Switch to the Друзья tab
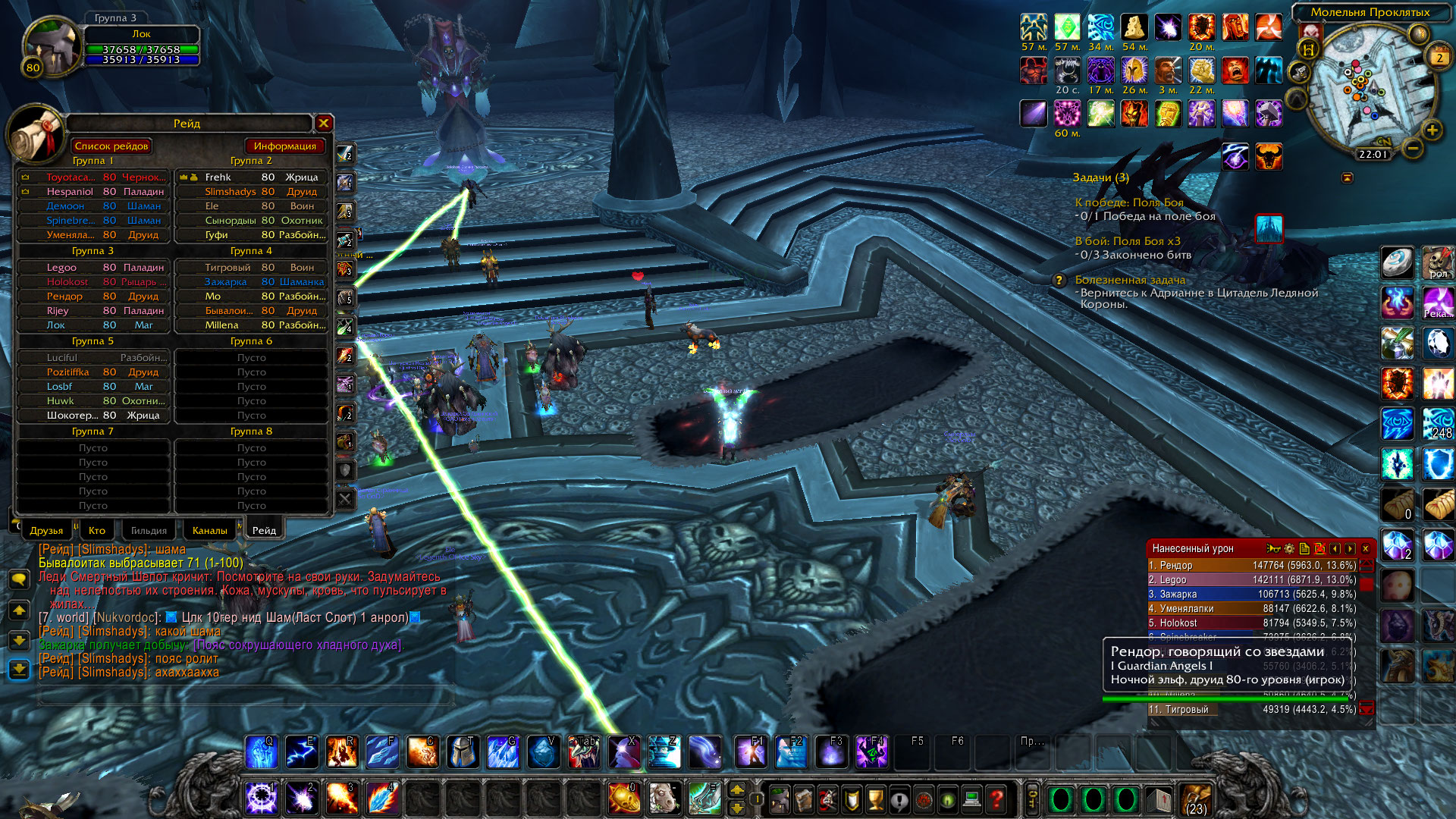The height and width of the screenshot is (819, 1456). click(x=46, y=530)
